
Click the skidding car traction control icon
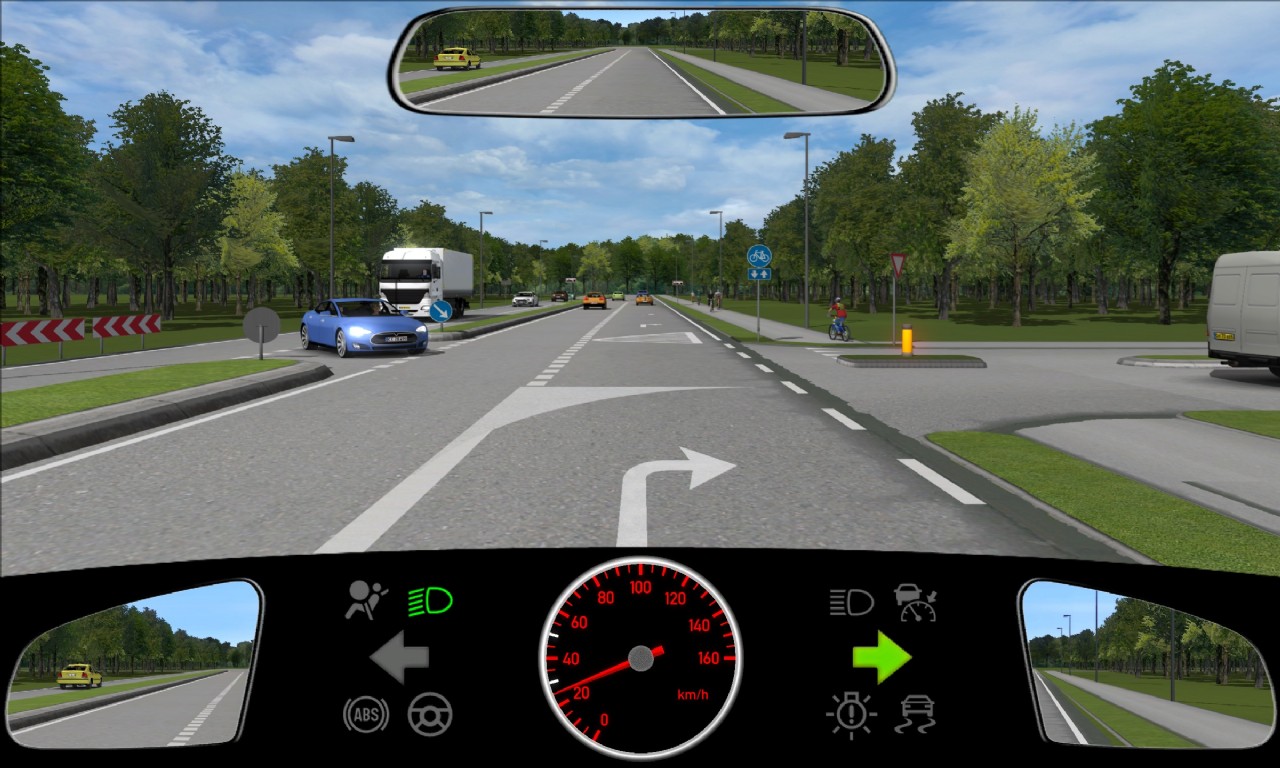click(x=915, y=714)
